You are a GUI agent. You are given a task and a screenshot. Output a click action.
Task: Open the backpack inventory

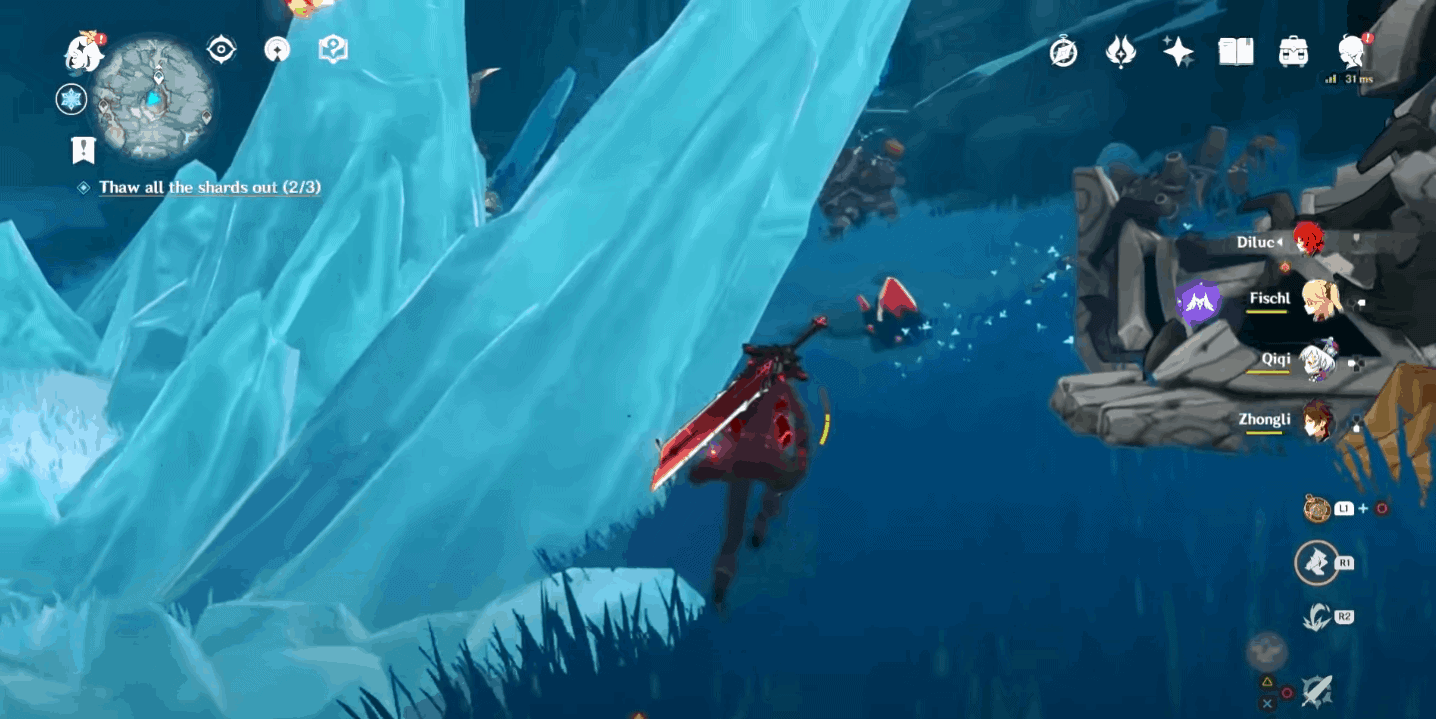tap(1294, 52)
